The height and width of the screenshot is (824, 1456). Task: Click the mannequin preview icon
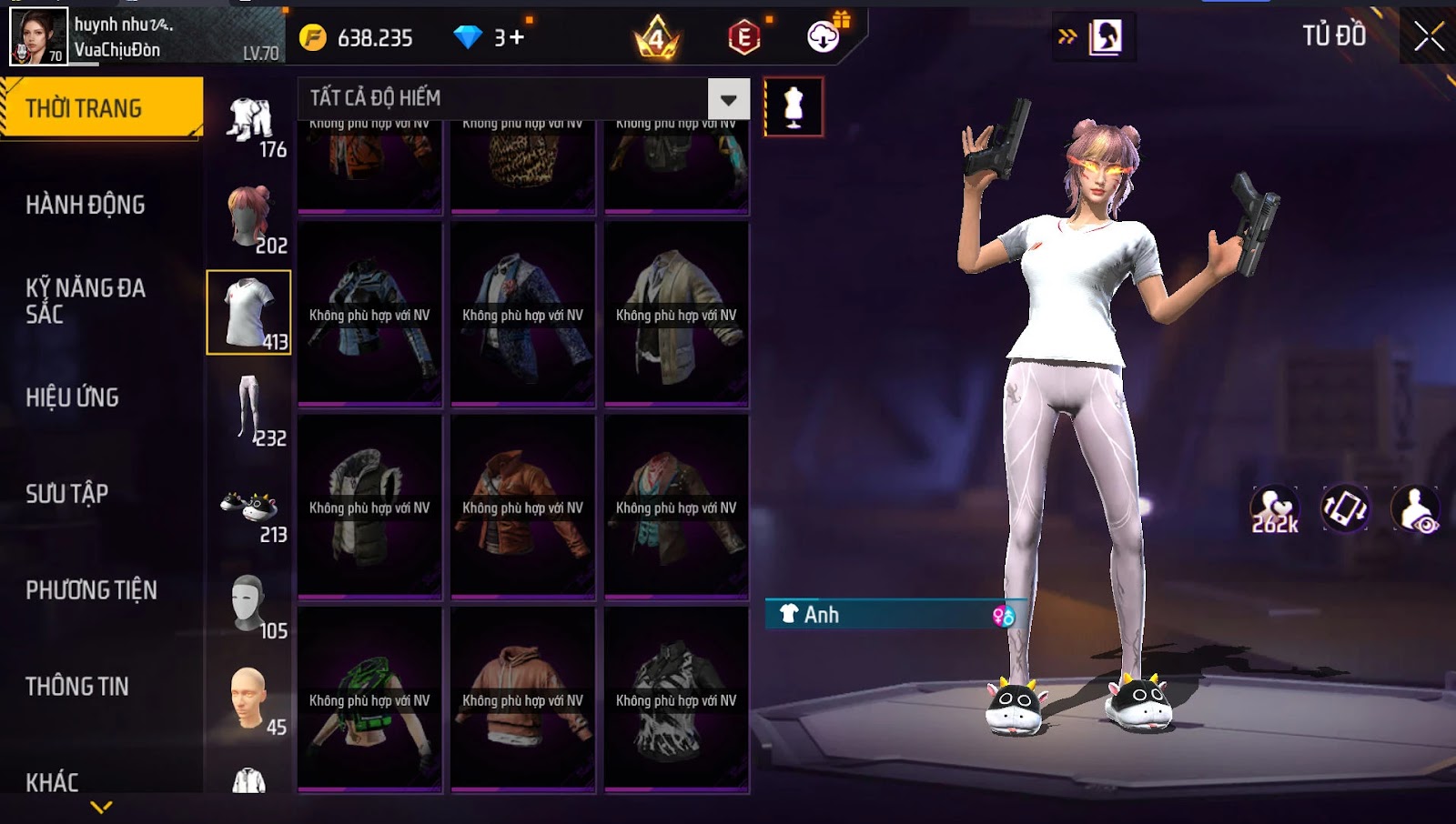[x=794, y=107]
